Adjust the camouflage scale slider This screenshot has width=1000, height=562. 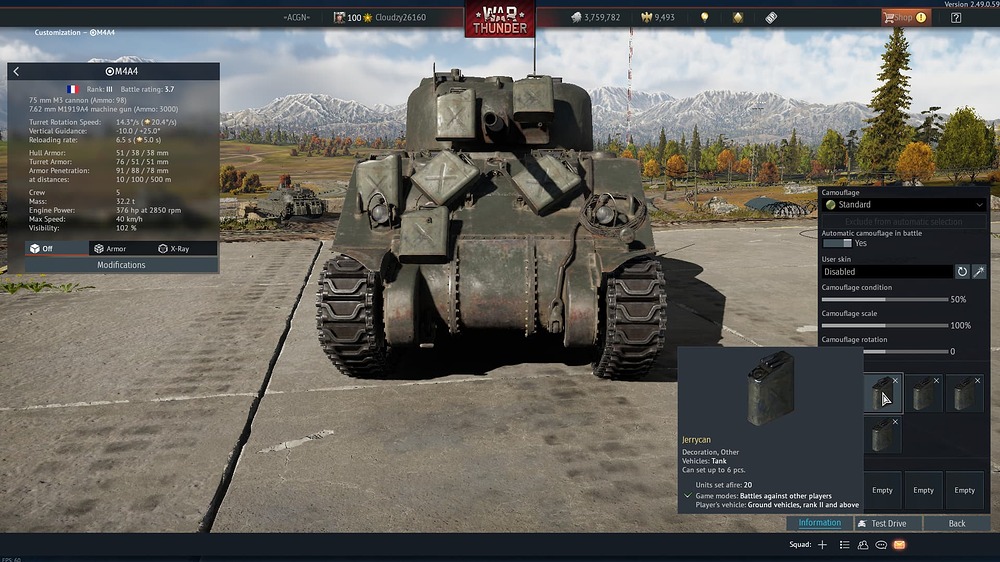(884, 325)
